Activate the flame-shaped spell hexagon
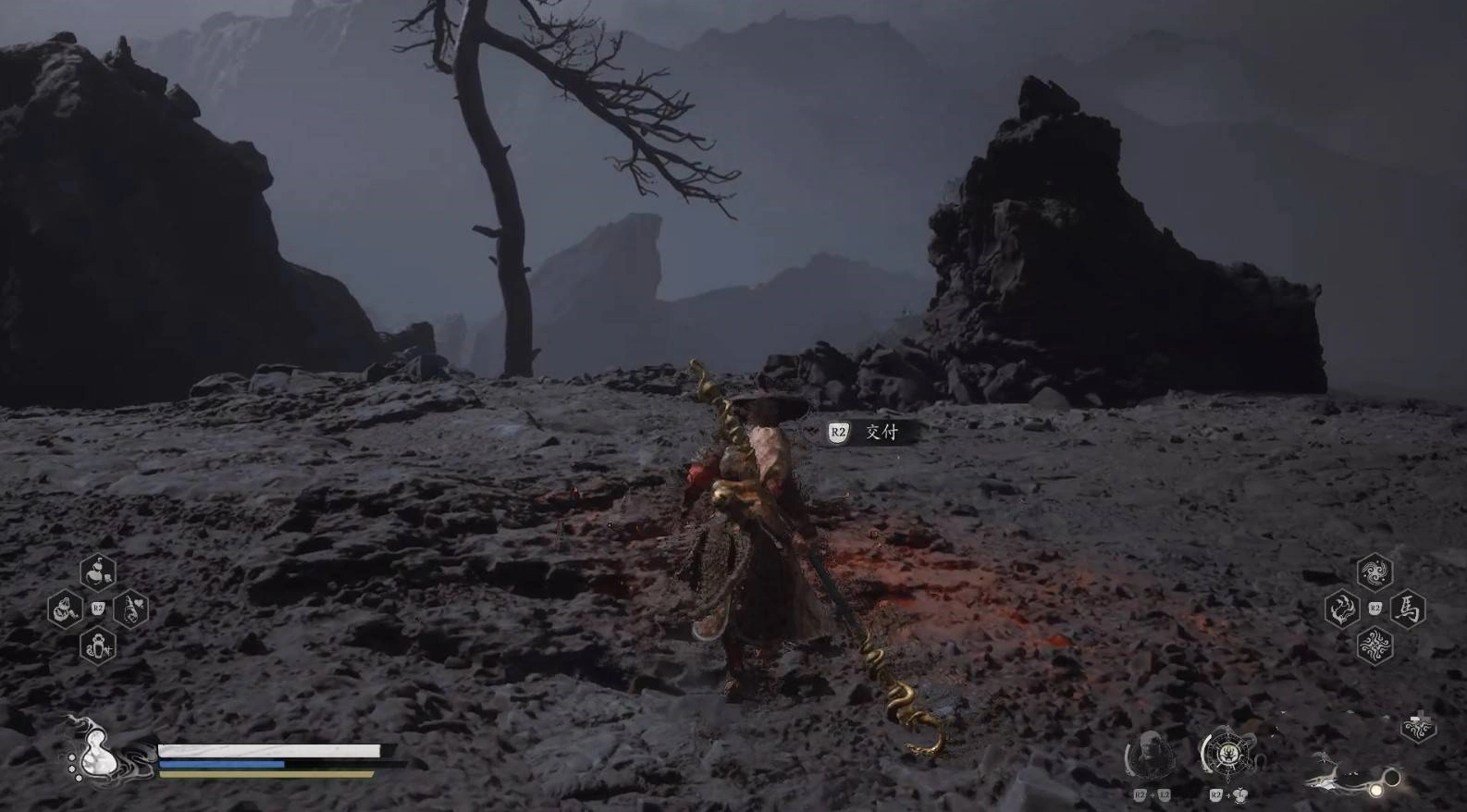1467x812 pixels. (x=1340, y=609)
